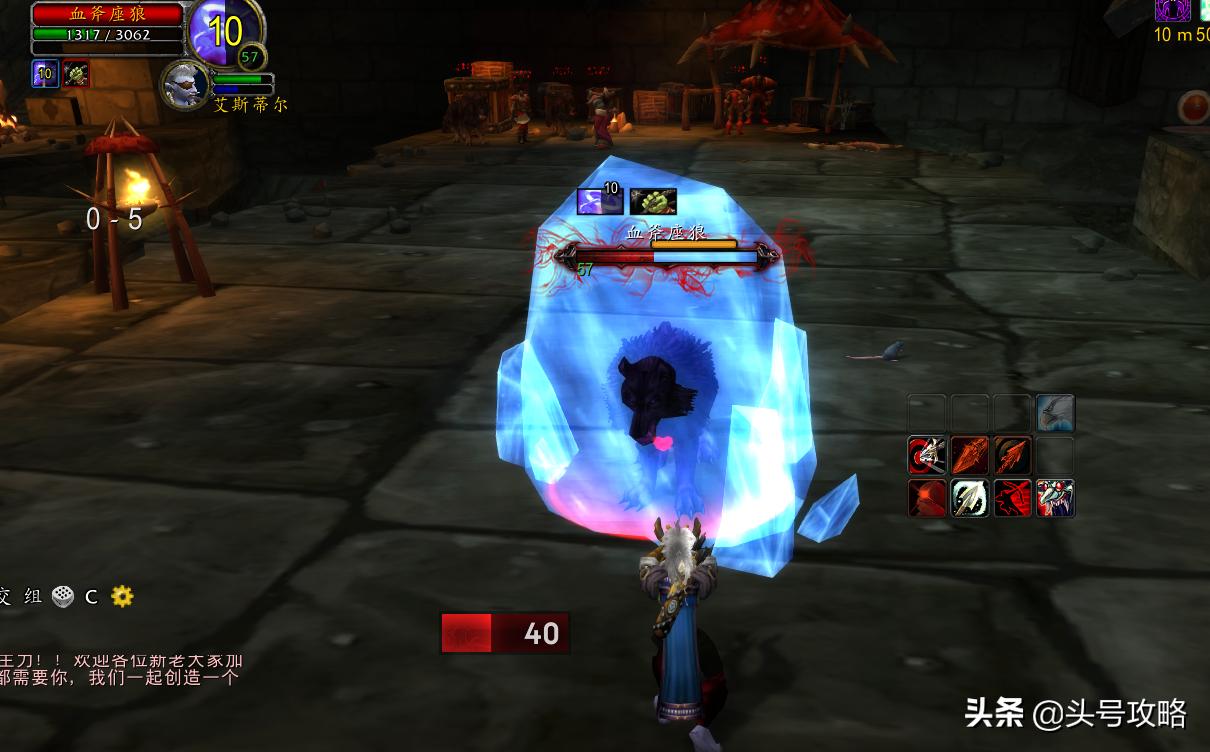This screenshot has width=1210, height=752.
Task: Click the 血斧座狼 nameplate health bar
Action: point(667,256)
